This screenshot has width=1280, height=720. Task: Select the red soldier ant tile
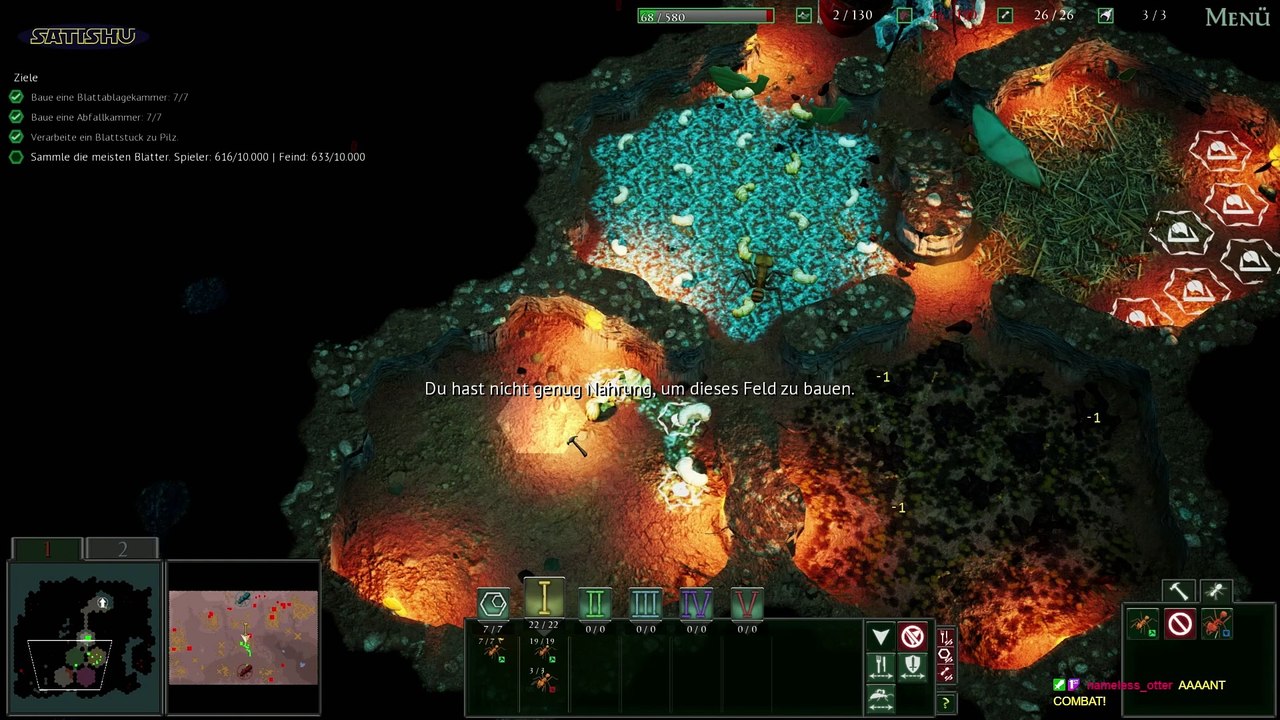coord(1217,625)
